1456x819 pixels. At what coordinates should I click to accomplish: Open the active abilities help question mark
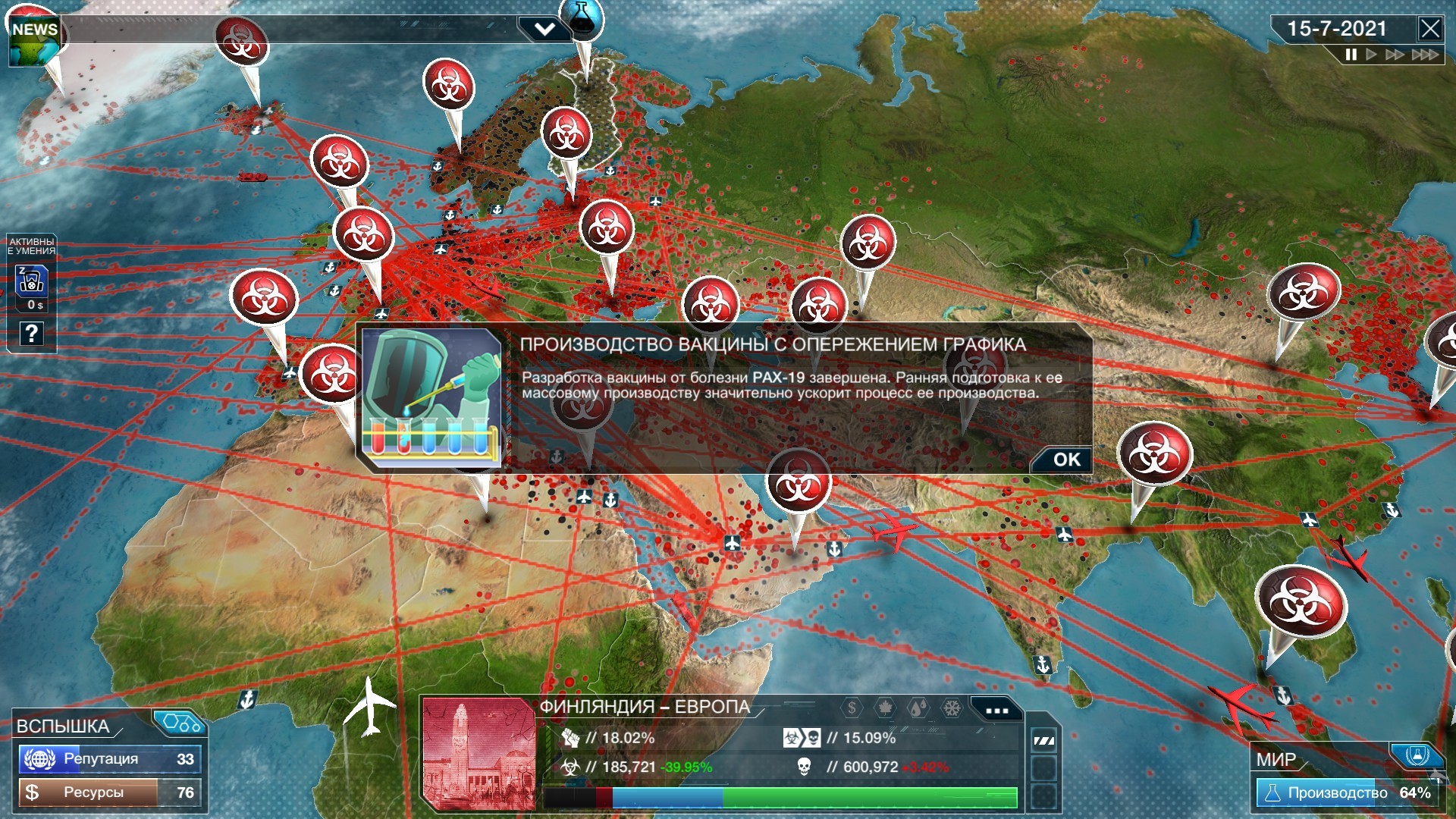[30, 334]
